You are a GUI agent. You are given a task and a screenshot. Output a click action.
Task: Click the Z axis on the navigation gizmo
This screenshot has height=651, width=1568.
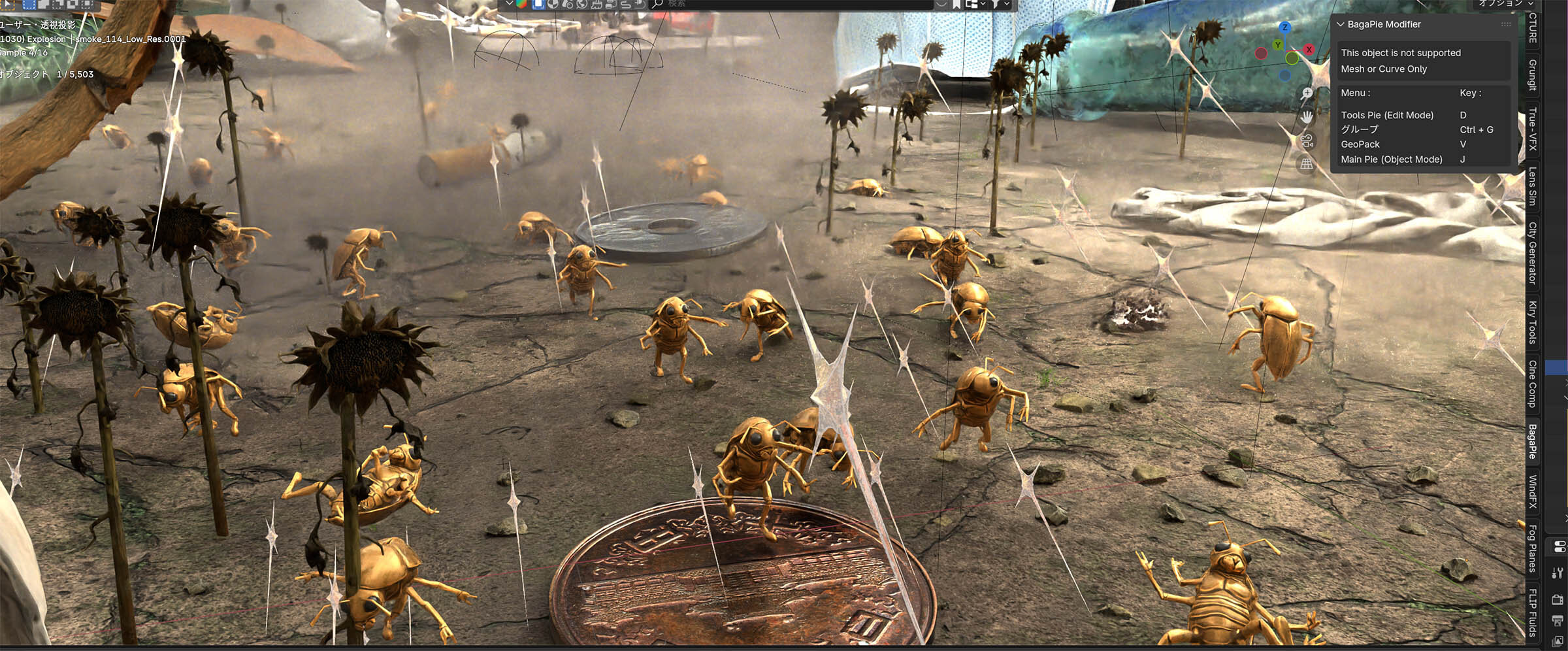click(1284, 27)
